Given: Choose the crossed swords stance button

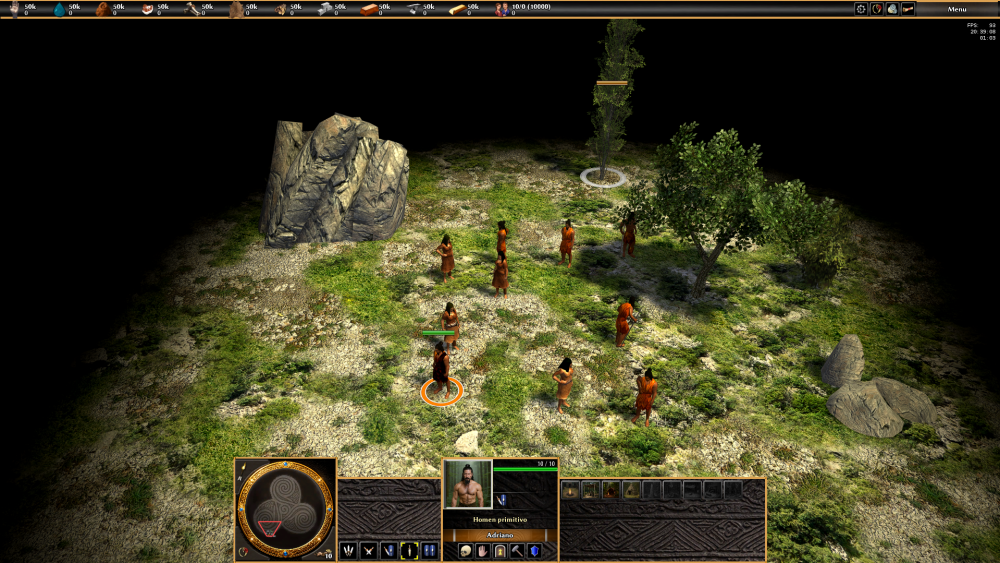Looking at the screenshot, I should tap(368, 550).
